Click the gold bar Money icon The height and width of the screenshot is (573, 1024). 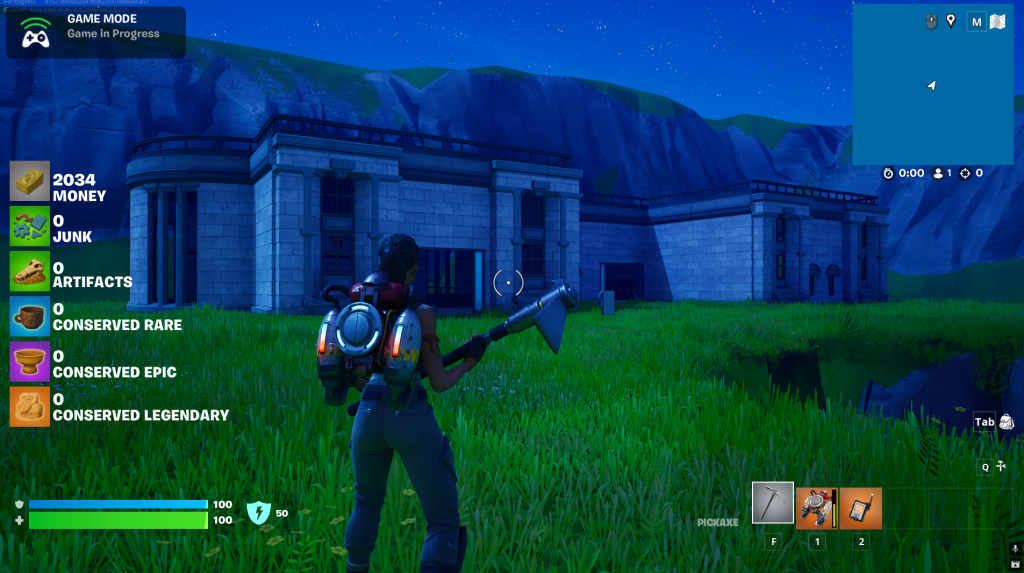(30, 182)
